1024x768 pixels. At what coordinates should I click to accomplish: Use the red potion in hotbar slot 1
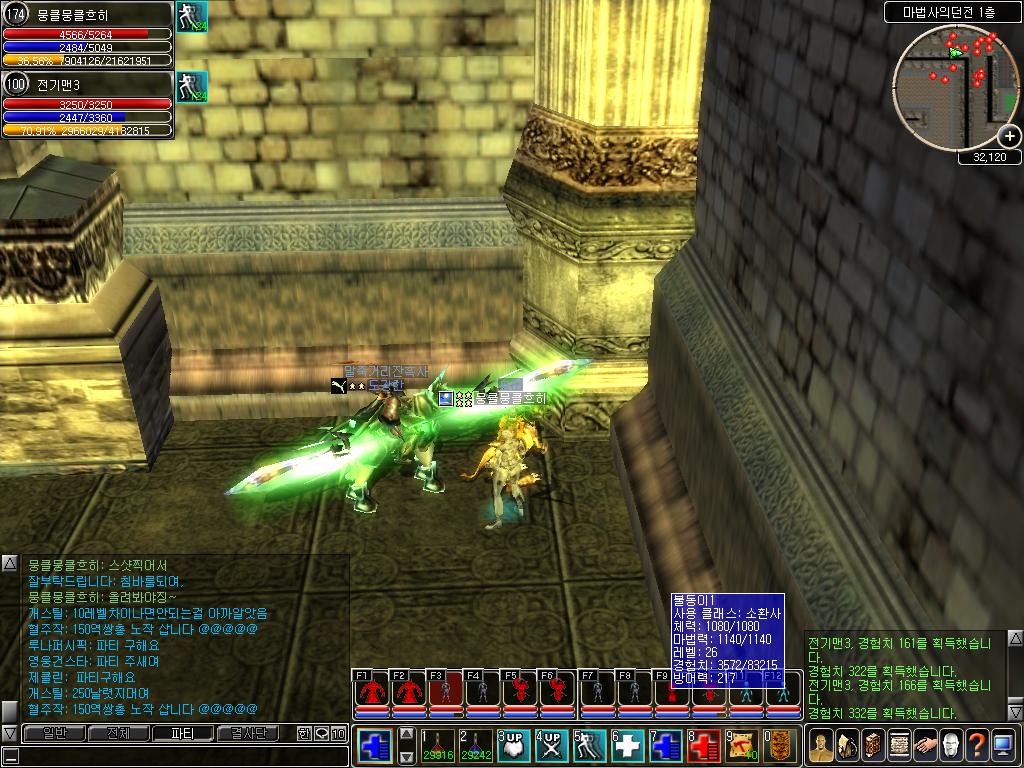pos(436,745)
